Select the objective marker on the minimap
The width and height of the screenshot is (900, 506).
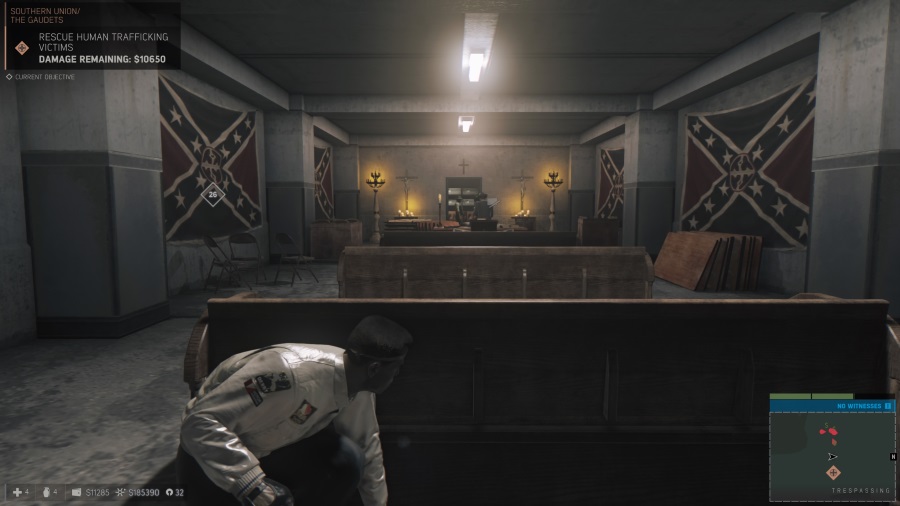(x=833, y=472)
